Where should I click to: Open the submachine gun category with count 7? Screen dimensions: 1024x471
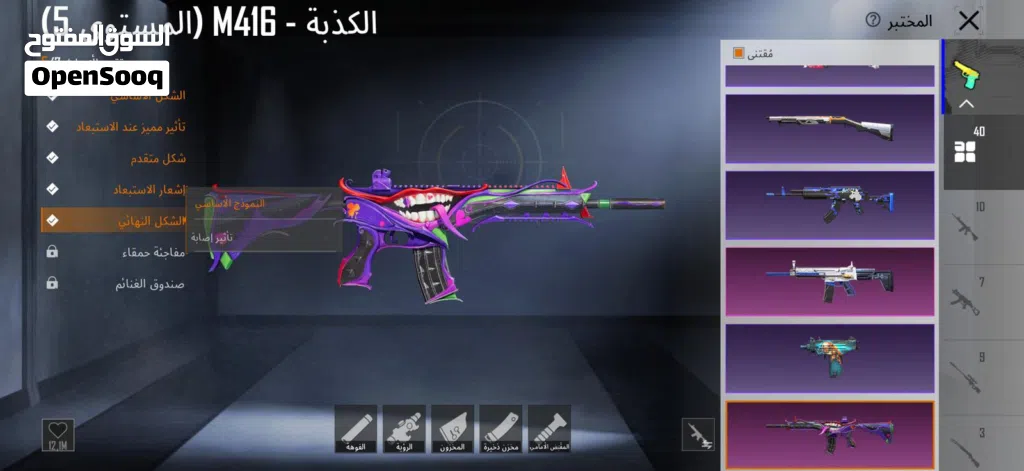click(x=966, y=297)
